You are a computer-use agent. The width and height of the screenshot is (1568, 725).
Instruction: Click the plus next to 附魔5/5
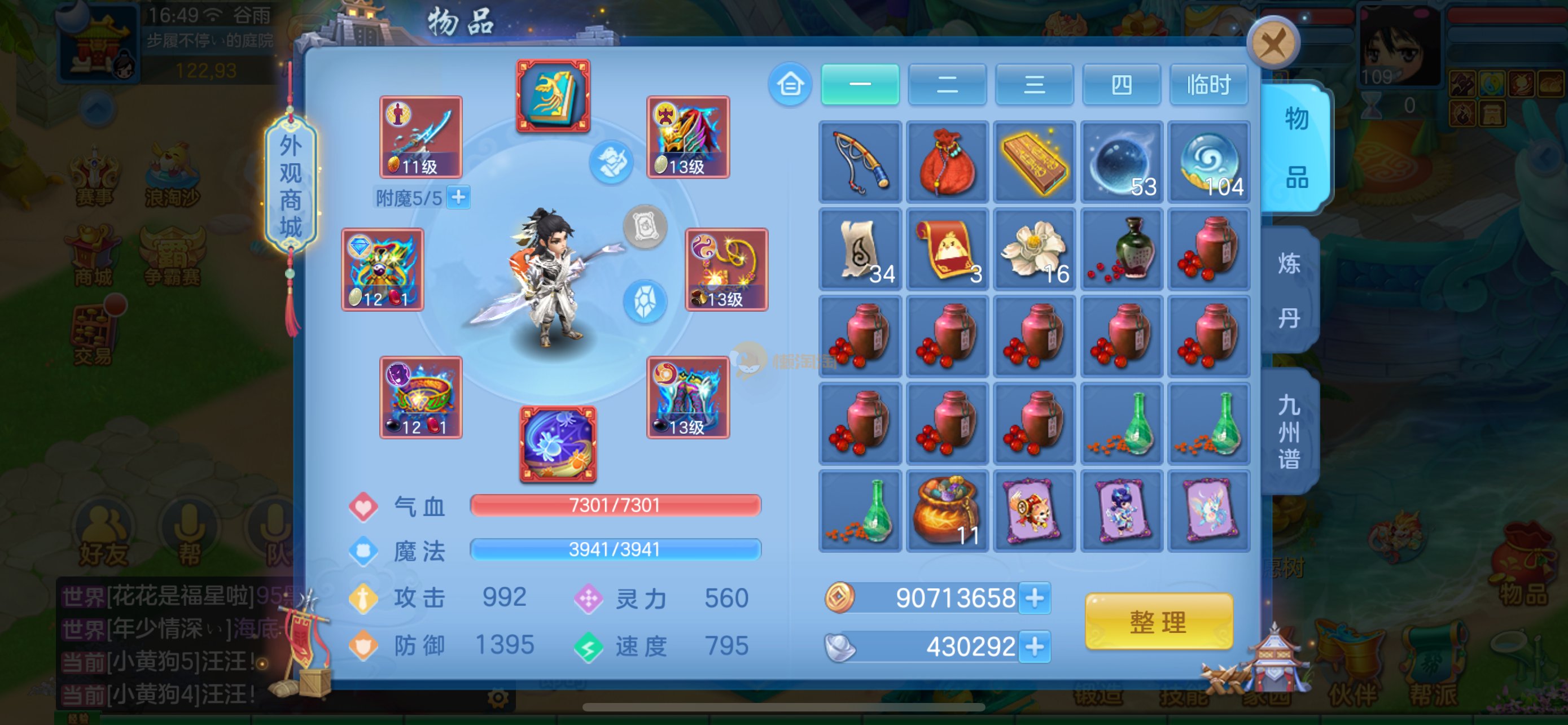coord(458,197)
